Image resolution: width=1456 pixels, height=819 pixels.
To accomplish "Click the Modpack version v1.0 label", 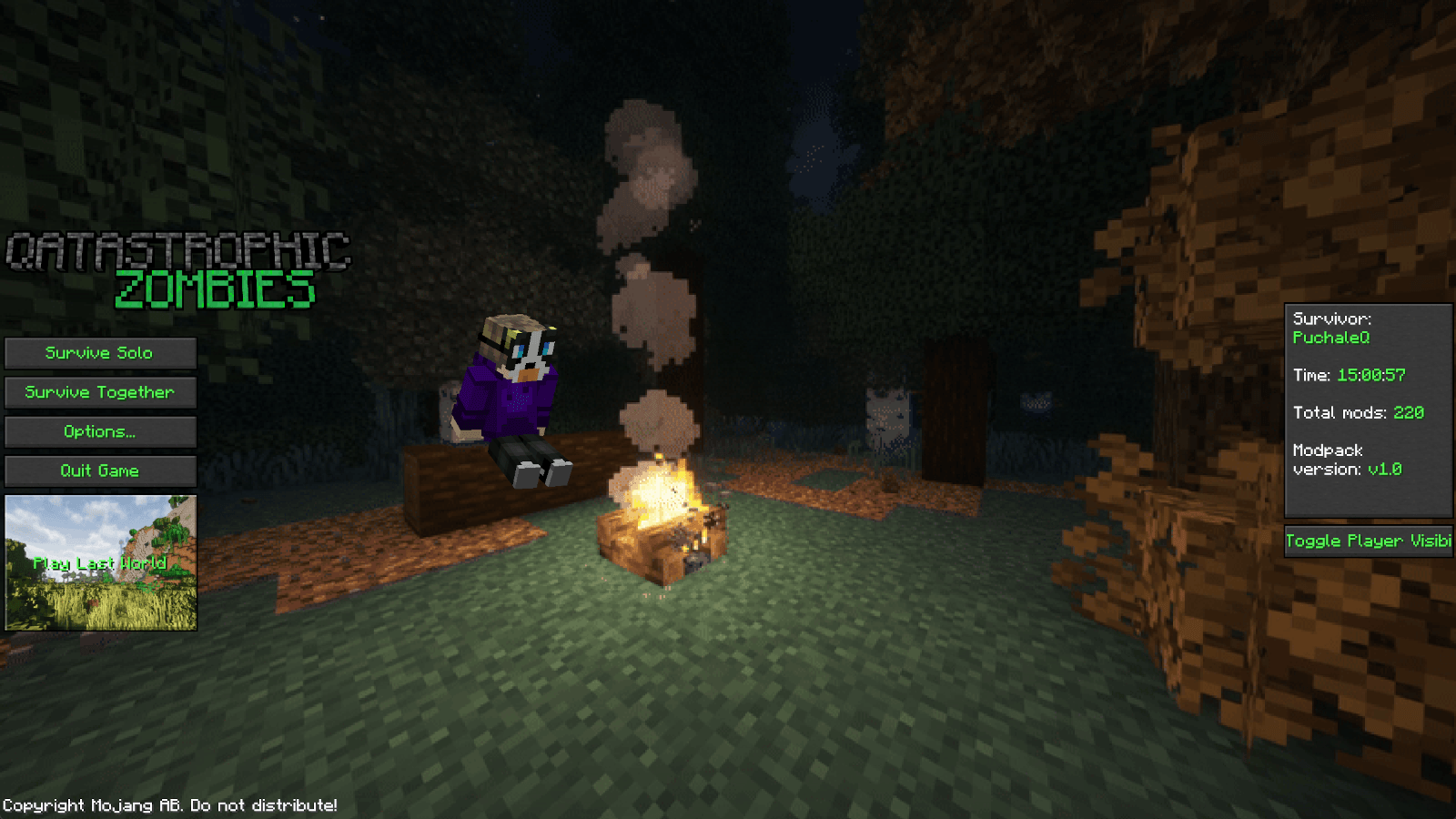I will coord(1347,460).
